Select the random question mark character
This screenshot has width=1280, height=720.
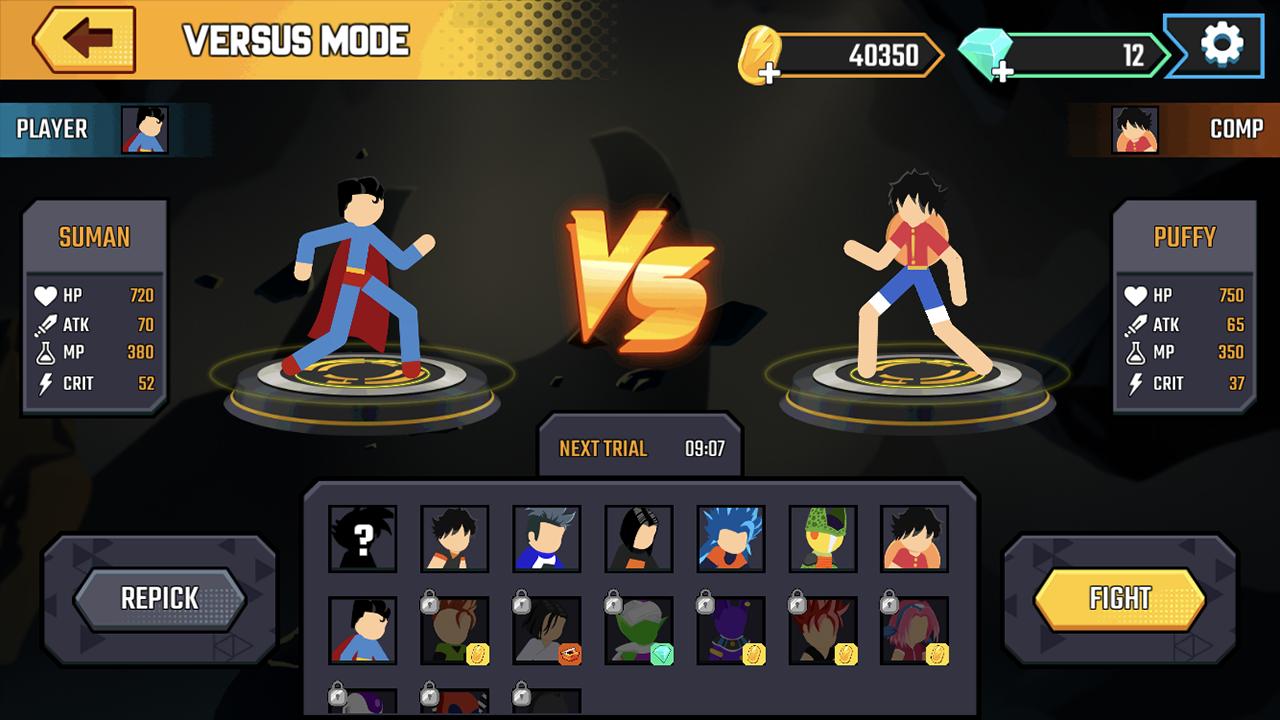[363, 538]
